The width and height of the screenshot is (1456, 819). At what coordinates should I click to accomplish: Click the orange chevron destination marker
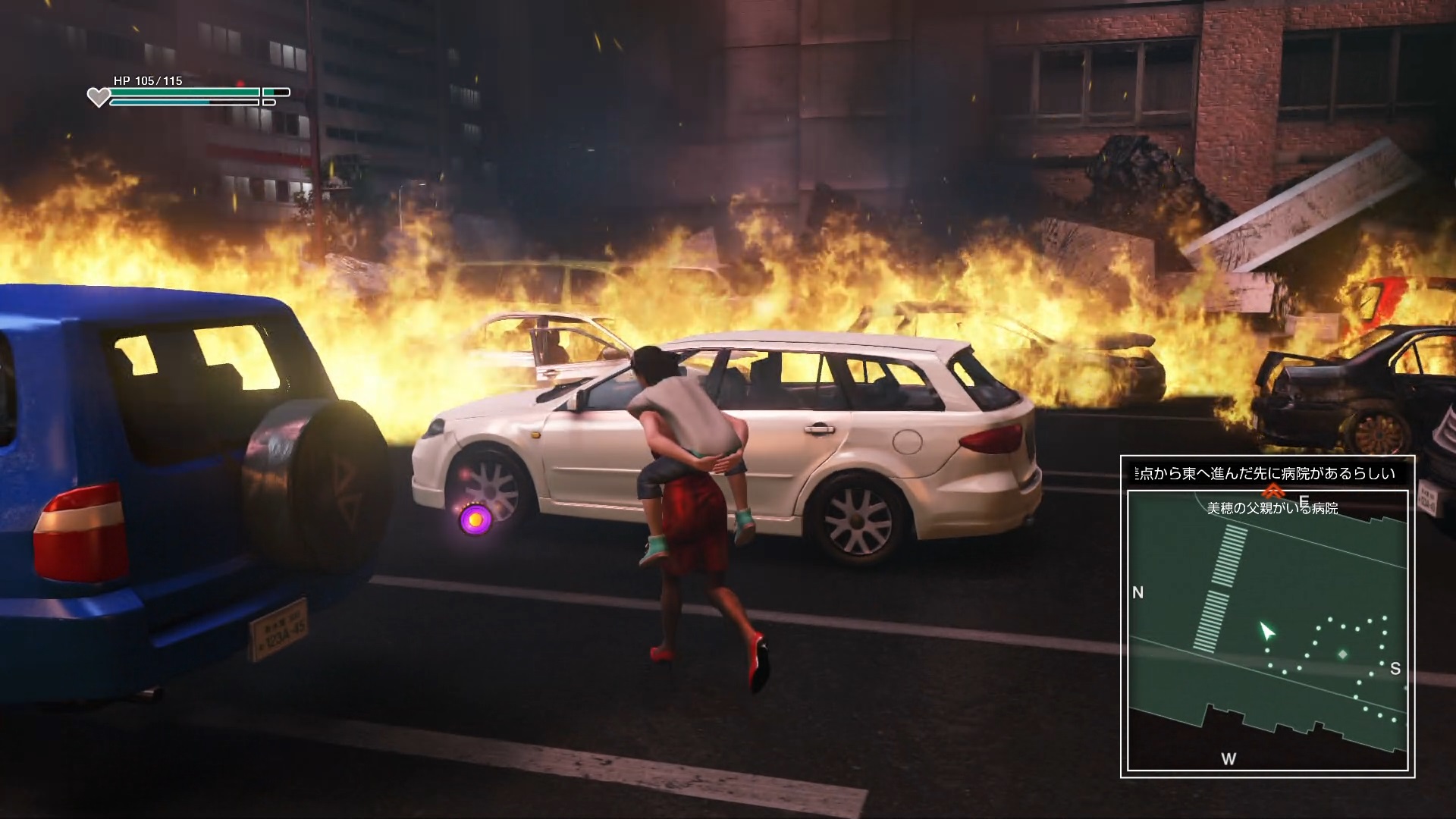(x=1273, y=492)
